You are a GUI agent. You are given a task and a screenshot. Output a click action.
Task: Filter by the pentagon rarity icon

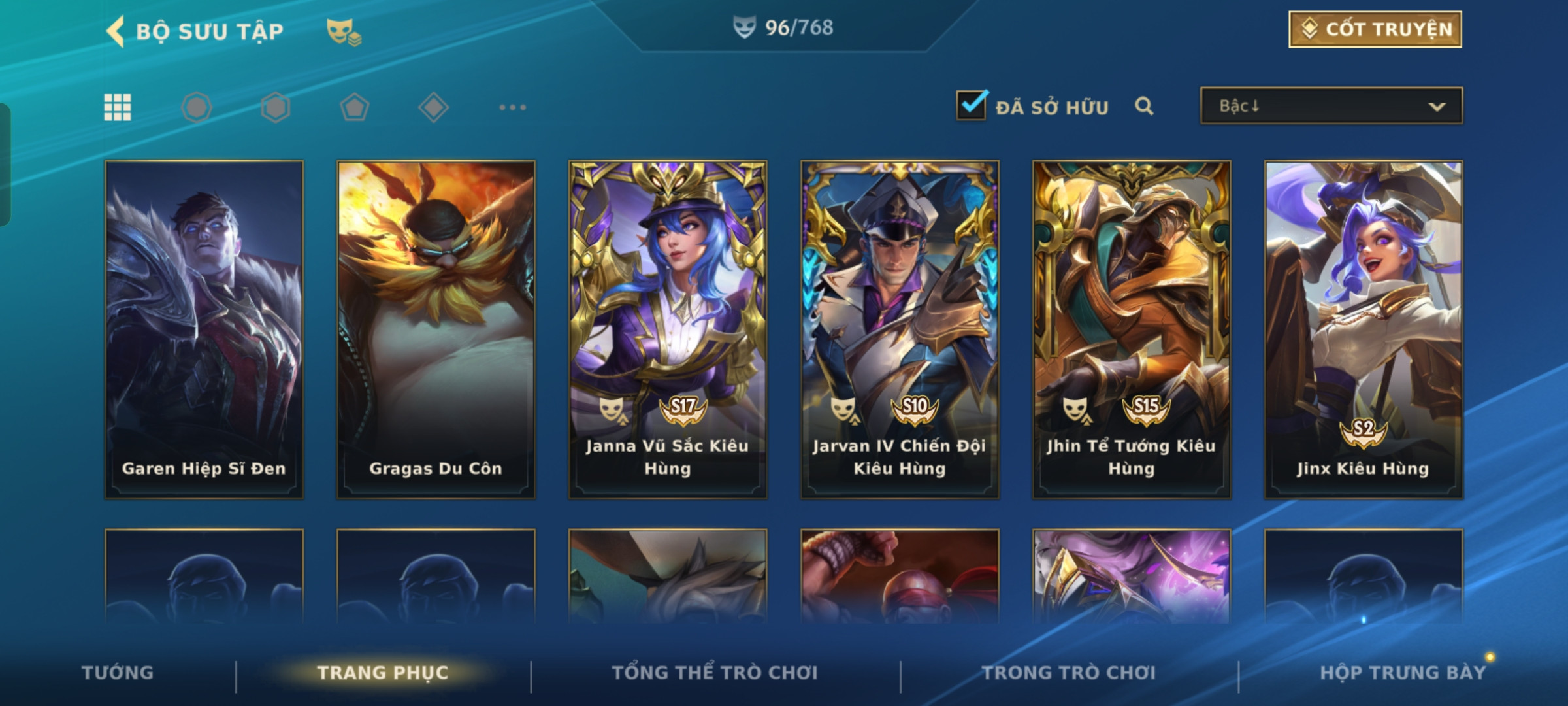pyautogui.click(x=354, y=107)
